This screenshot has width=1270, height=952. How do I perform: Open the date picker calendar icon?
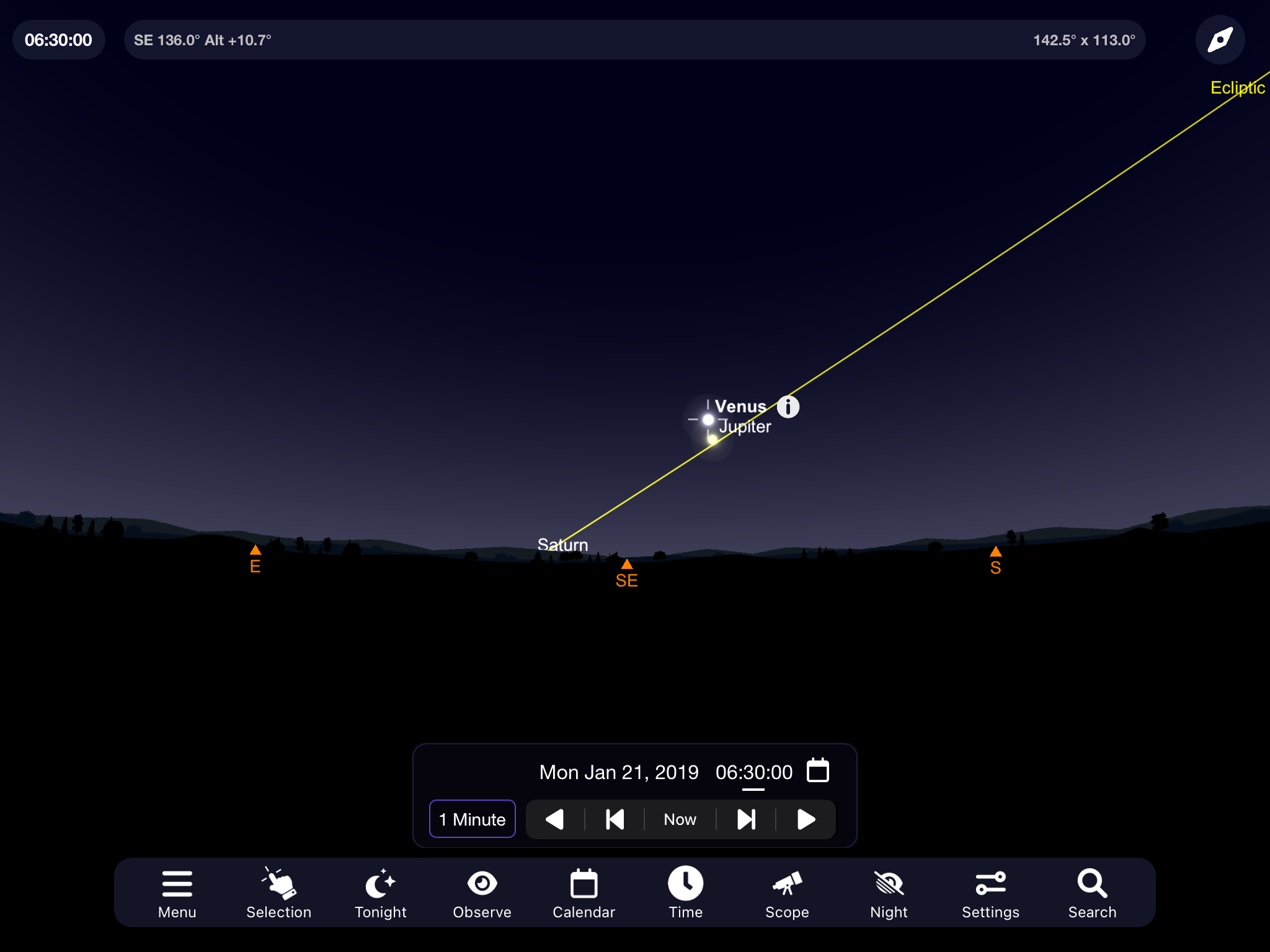click(817, 771)
